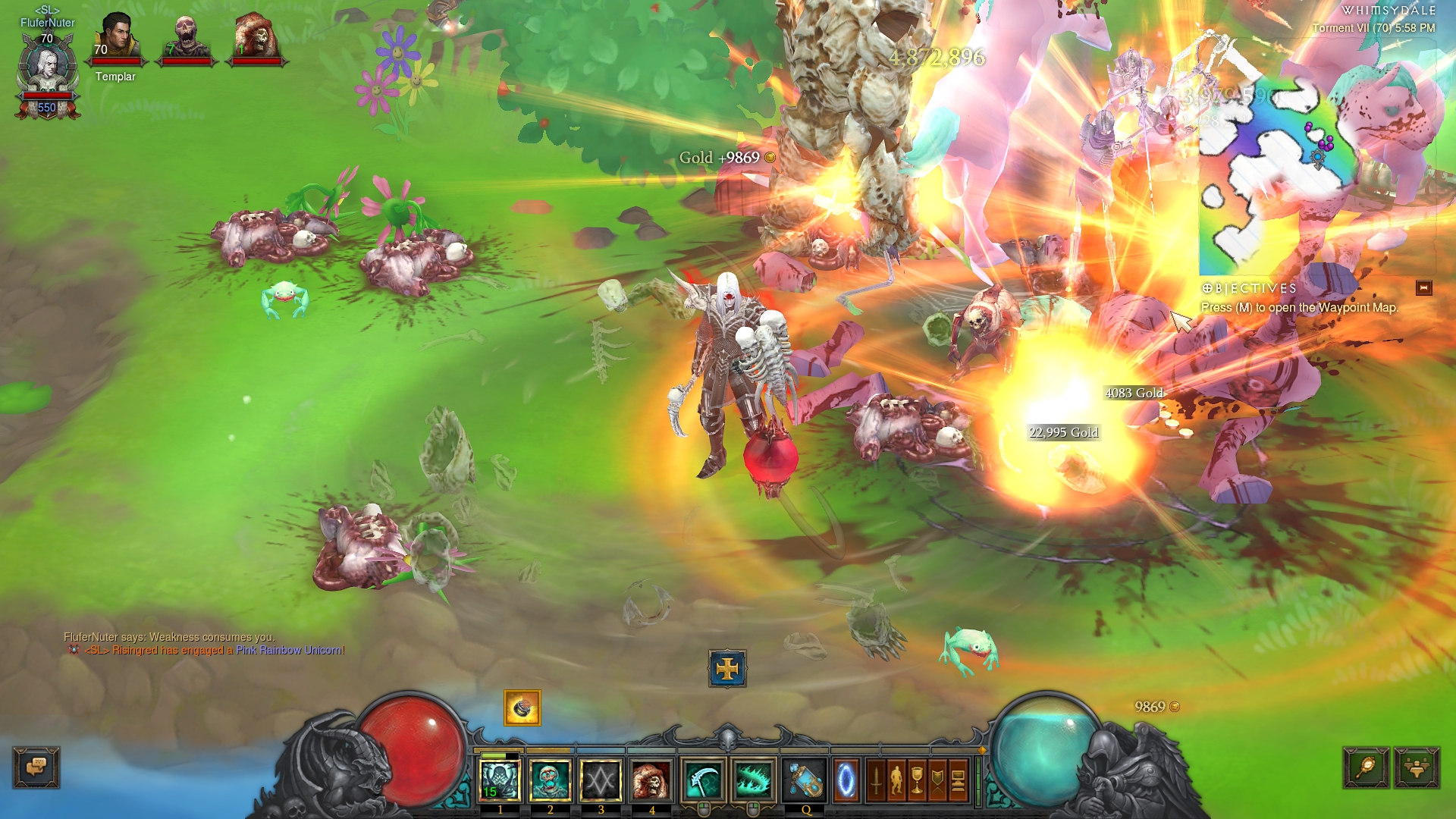Open the social friends button
1456x819 pixels.
coord(1416,767)
